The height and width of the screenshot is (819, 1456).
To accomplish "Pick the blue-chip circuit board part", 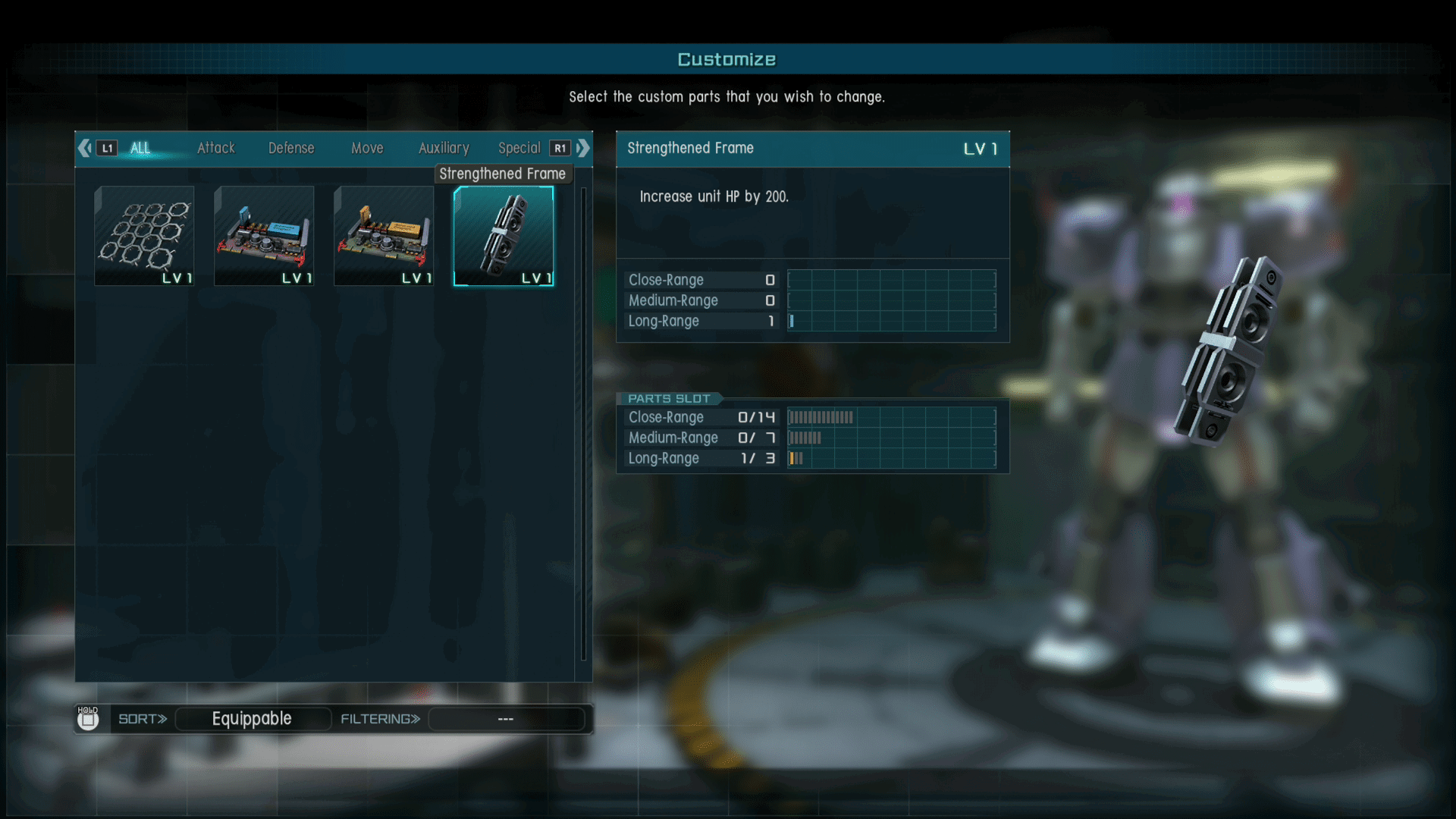I will [x=264, y=236].
